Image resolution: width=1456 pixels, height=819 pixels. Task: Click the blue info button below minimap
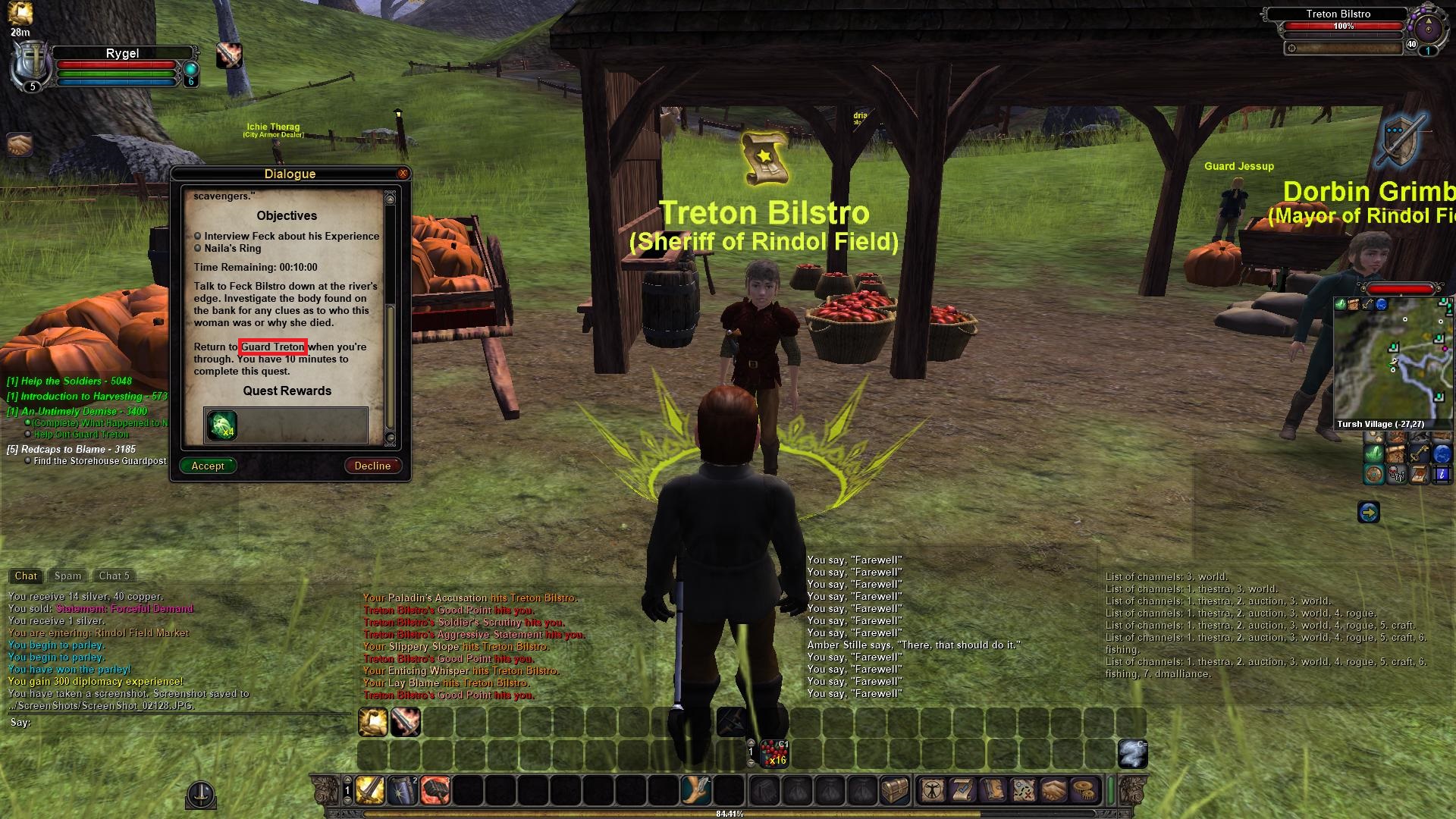coord(1441,475)
